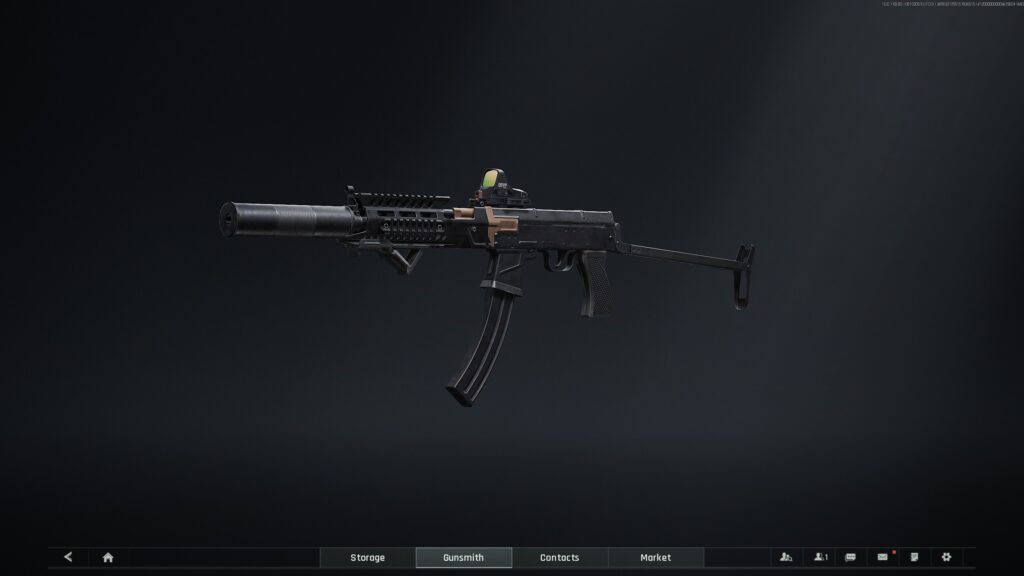Open the settings gear

pyautogui.click(x=946, y=557)
